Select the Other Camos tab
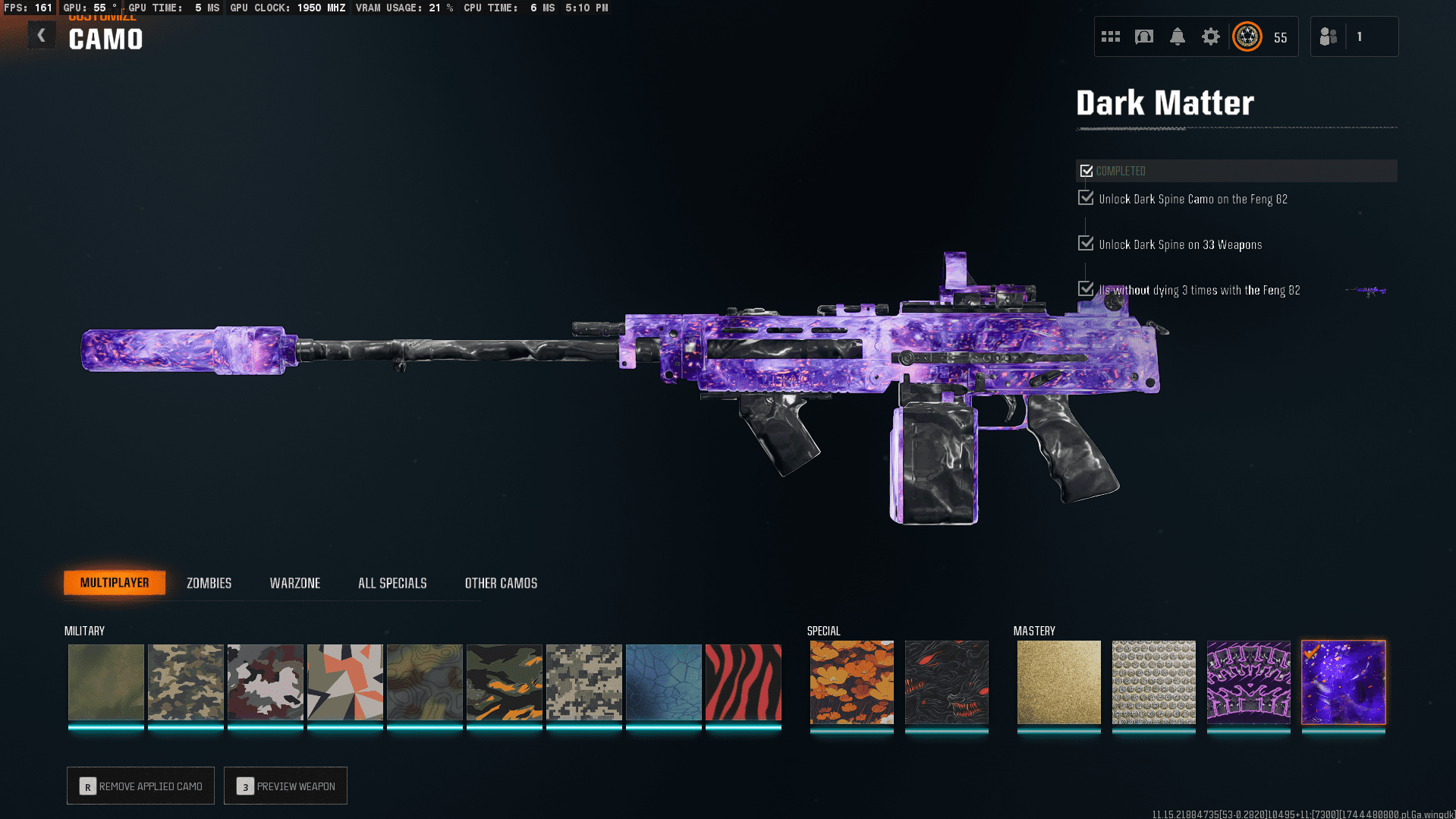Screen dimensions: 1456x819 click(x=501, y=583)
